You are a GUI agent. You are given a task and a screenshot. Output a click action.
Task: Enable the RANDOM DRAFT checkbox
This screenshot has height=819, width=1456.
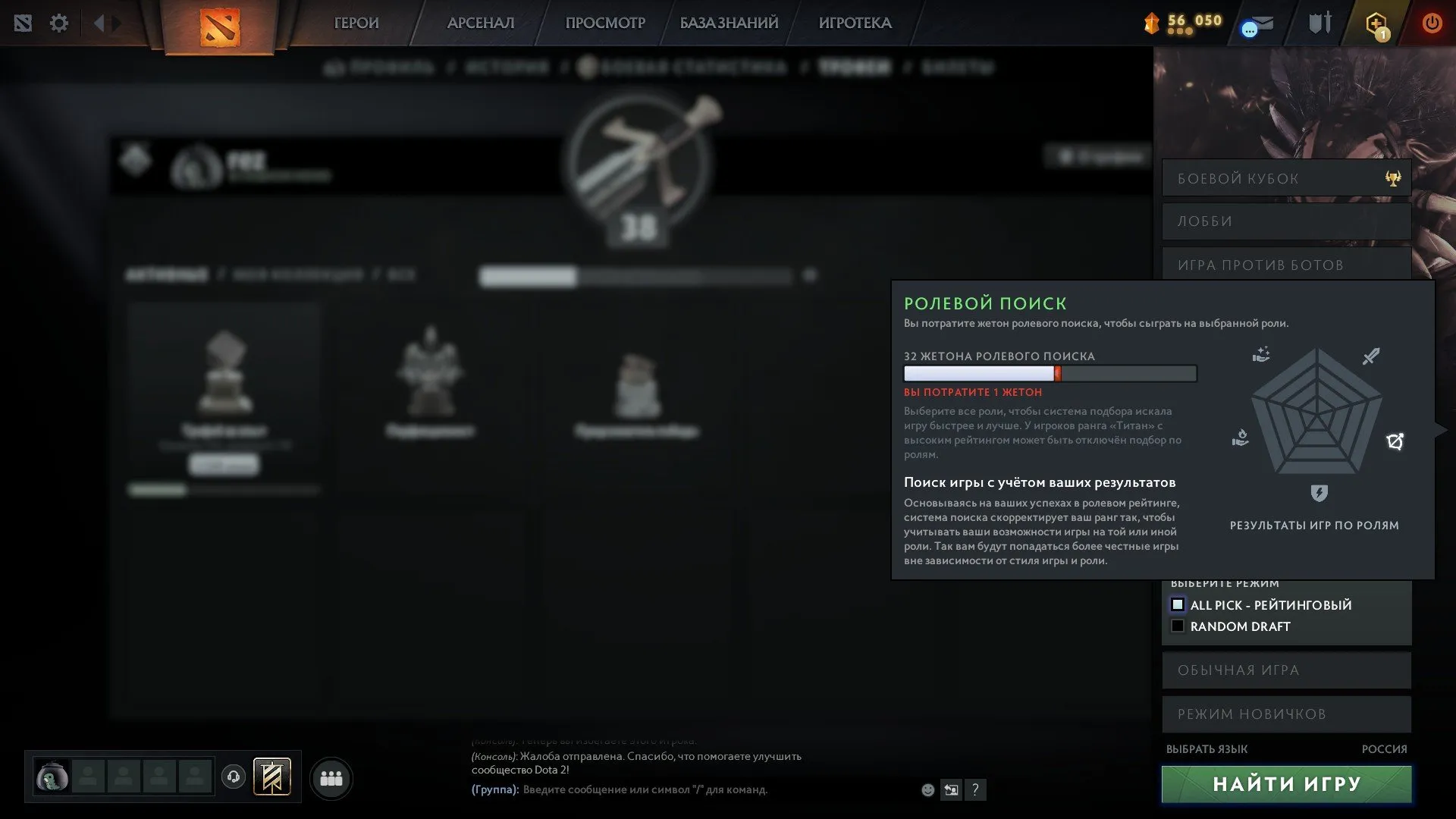point(1178,626)
